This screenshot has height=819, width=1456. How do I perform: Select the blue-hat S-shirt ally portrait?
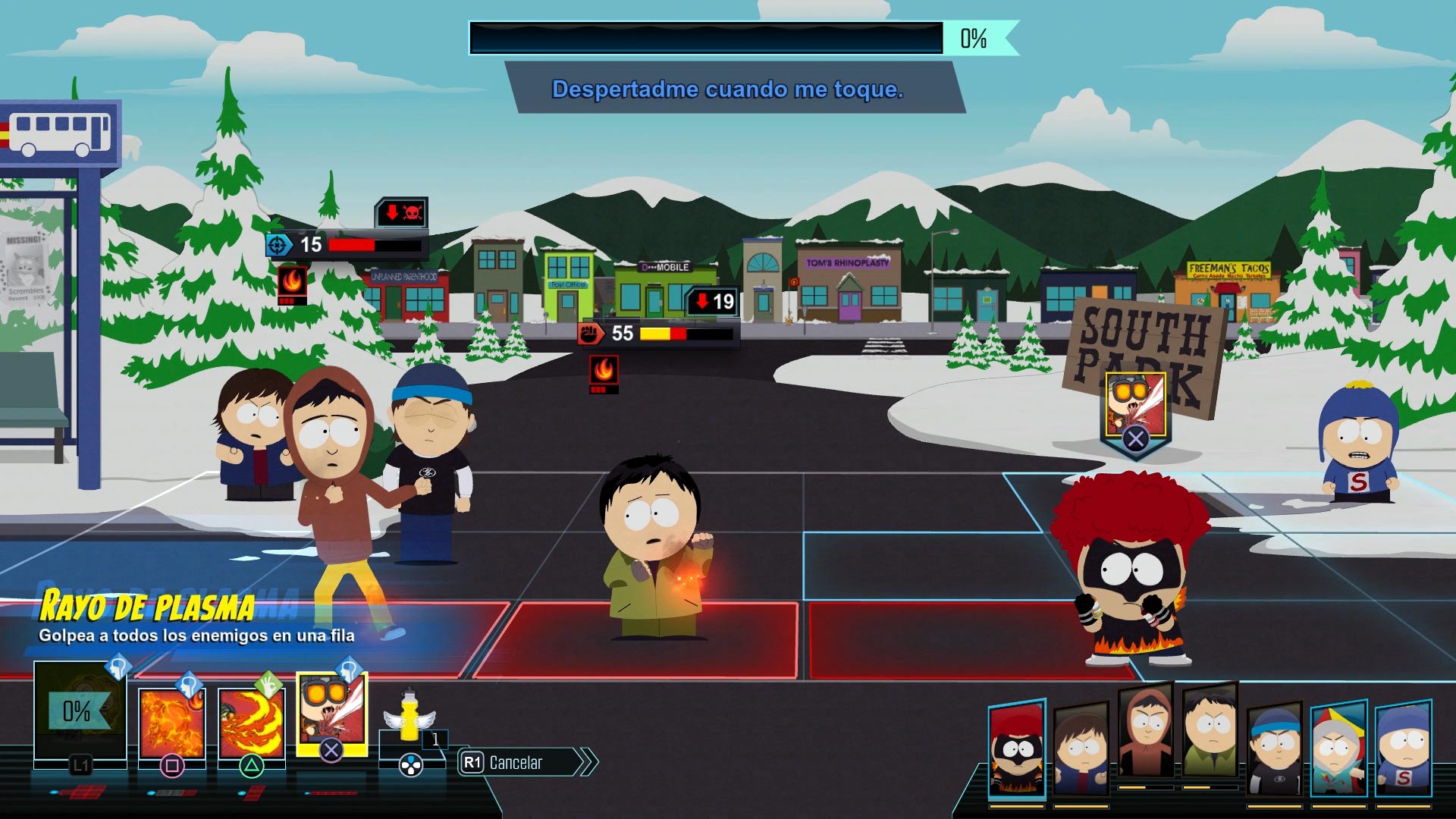click(1404, 749)
